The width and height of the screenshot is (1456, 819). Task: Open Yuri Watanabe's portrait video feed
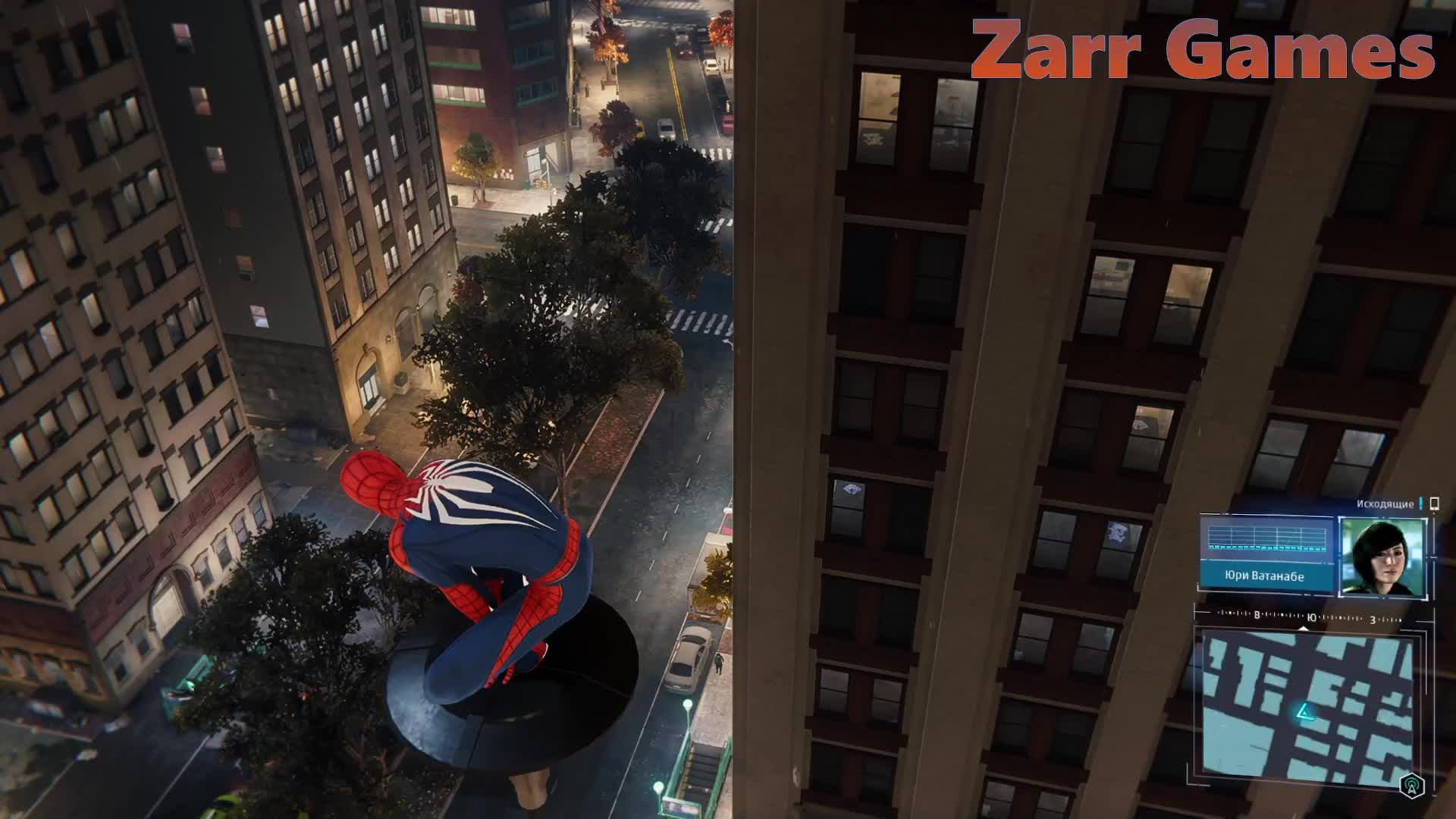[x=1383, y=557]
